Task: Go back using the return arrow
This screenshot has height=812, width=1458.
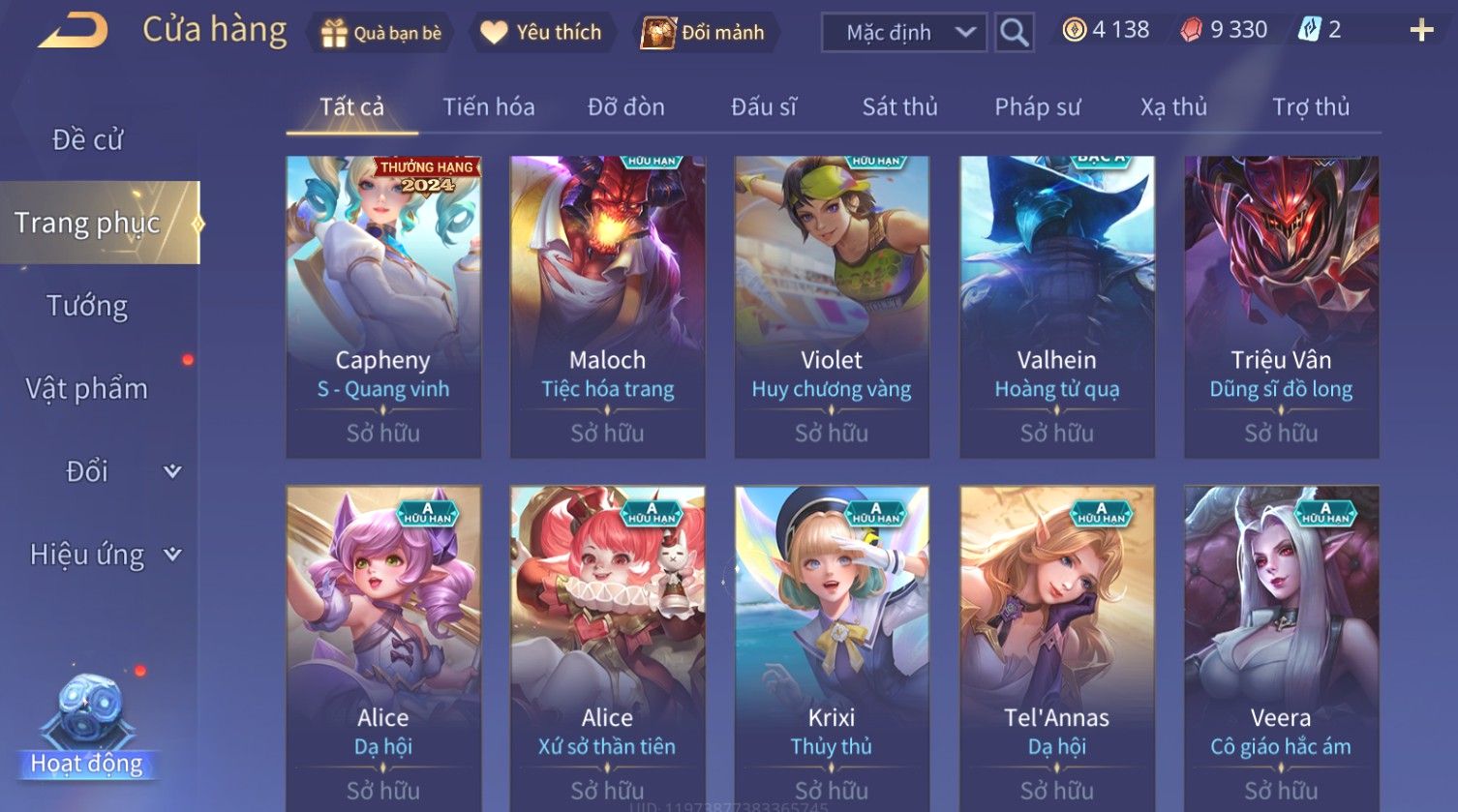Action: coord(74,32)
